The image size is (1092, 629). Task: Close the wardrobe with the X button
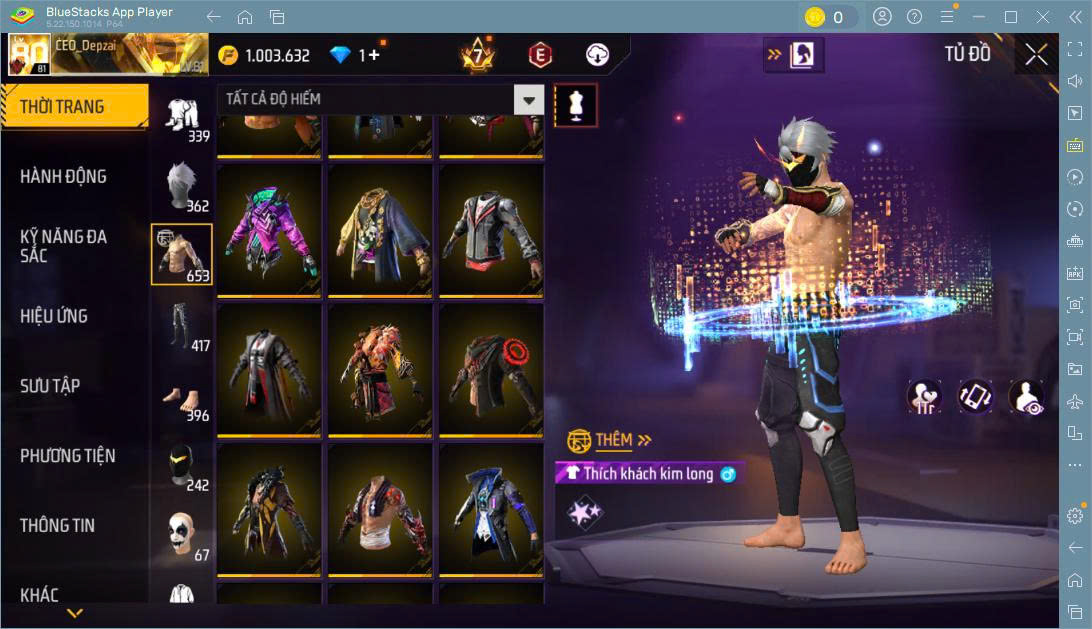point(1037,54)
